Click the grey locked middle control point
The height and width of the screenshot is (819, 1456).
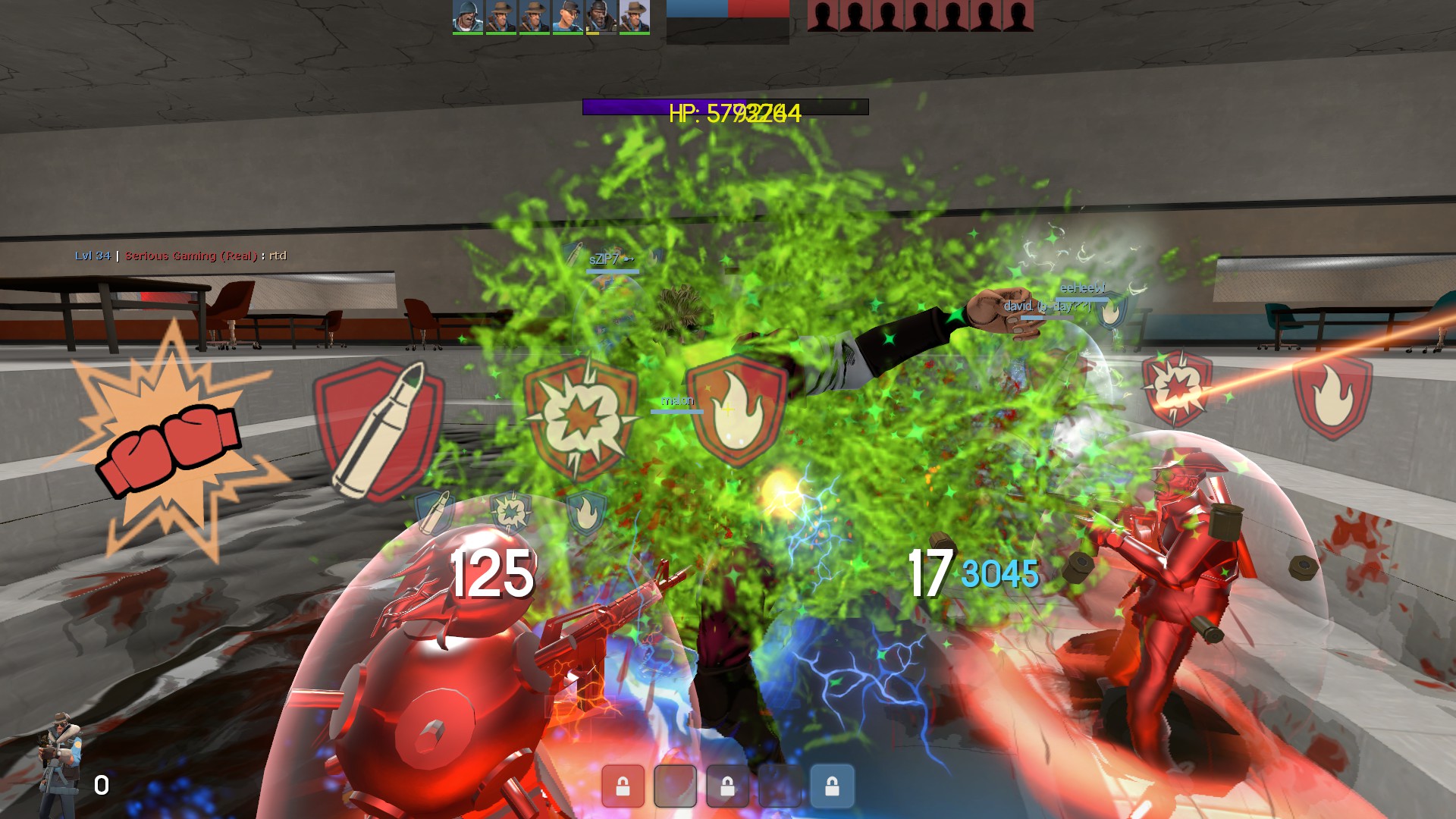pyautogui.click(x=727, y=786)
